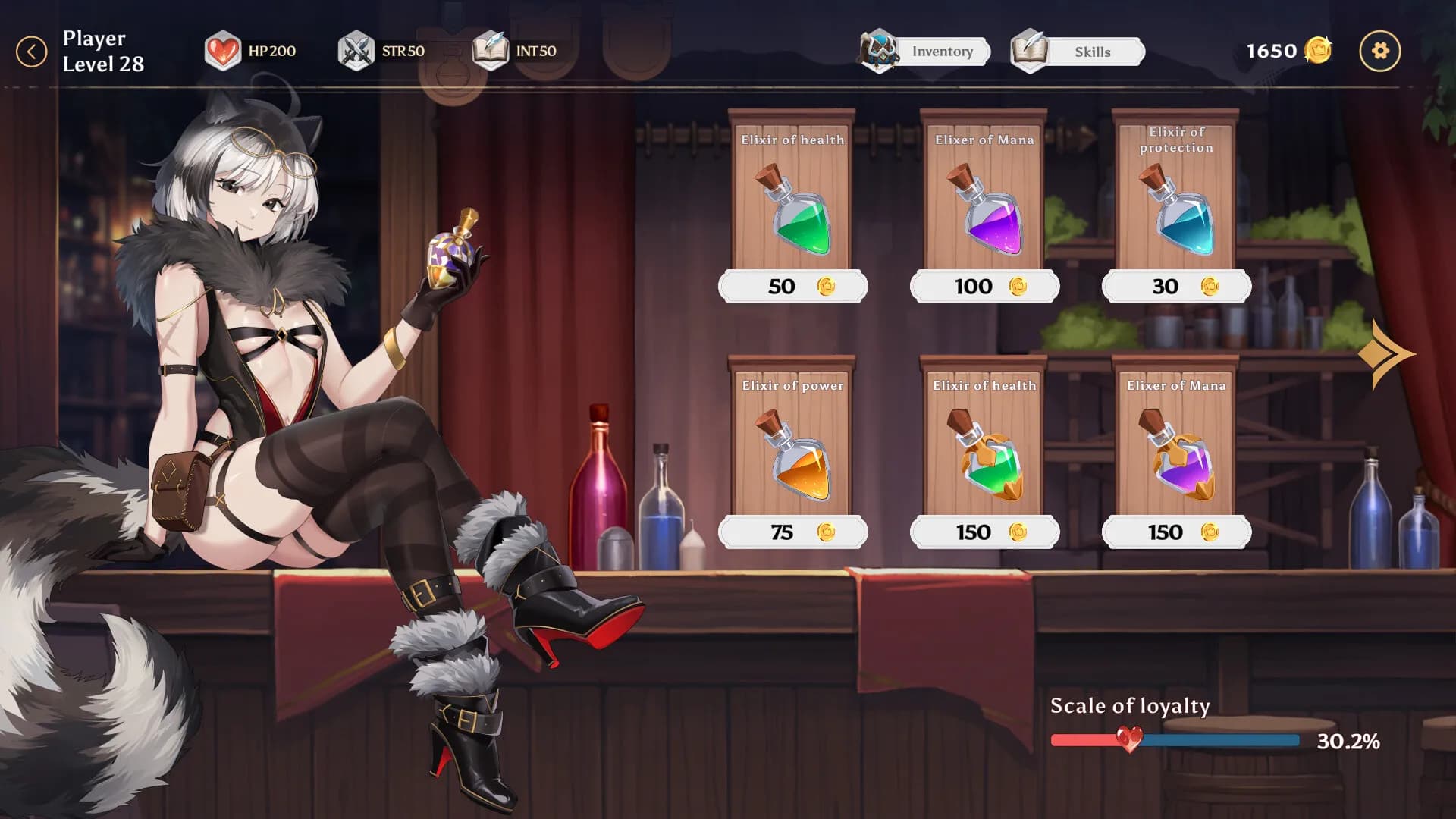Select the STR crossed swords icon
1456x819 pixels.
tap(356, 51)
